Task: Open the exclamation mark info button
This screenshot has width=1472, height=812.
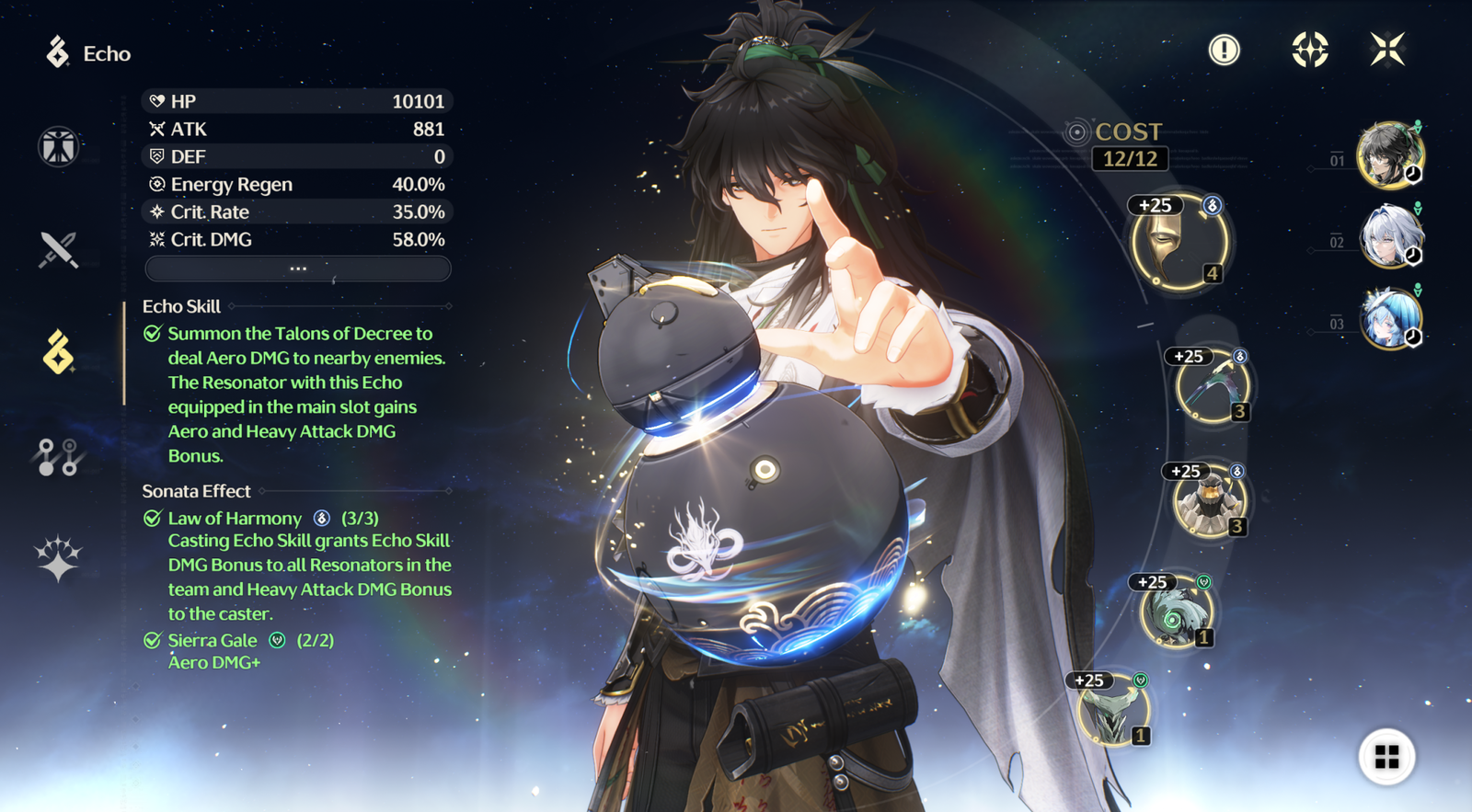Action: pos(1224,50)
